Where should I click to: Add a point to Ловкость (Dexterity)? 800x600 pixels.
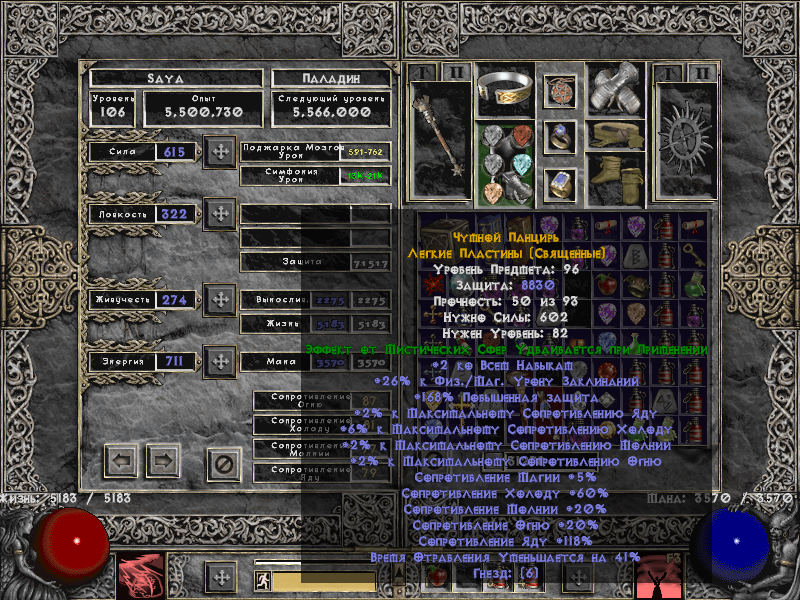tap(219, 214)
